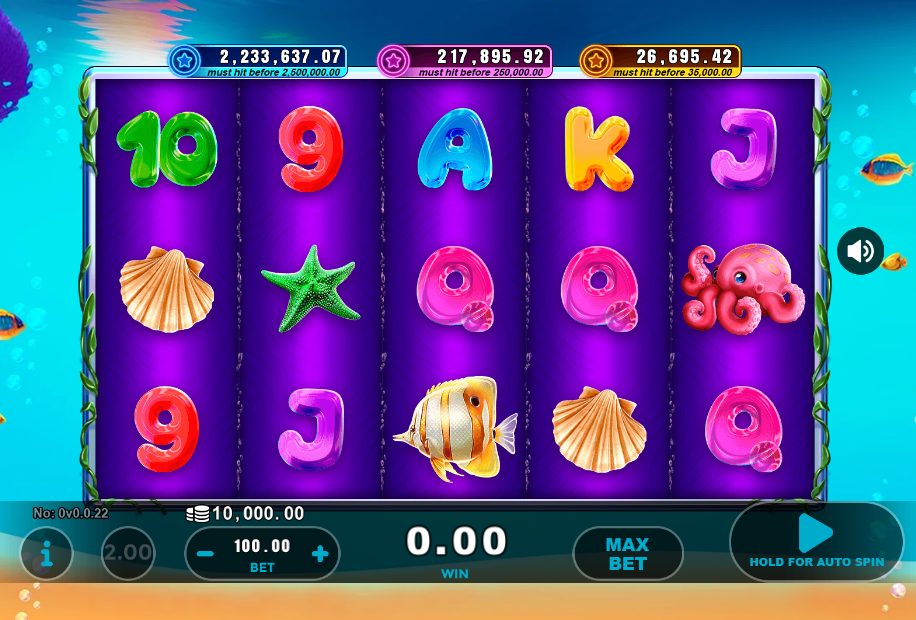The width and height of the screenshot is (916, 620).
Task: Set the wager with MAX BET
Action: click(x=627, y=554)
